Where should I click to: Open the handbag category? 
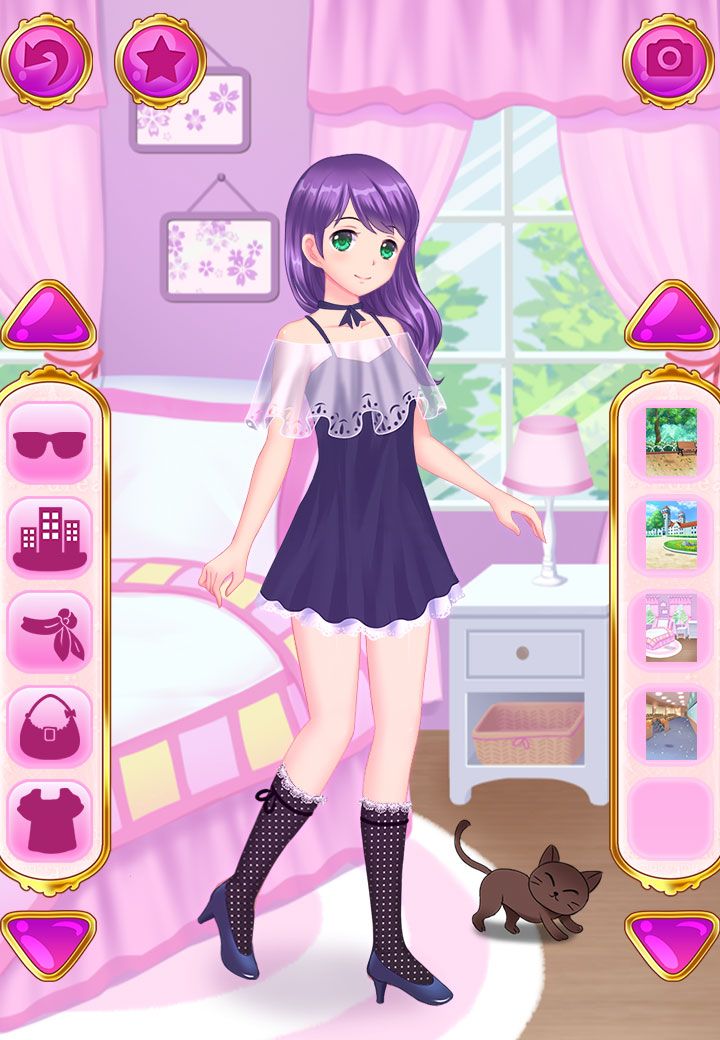[x=50, y=726]
